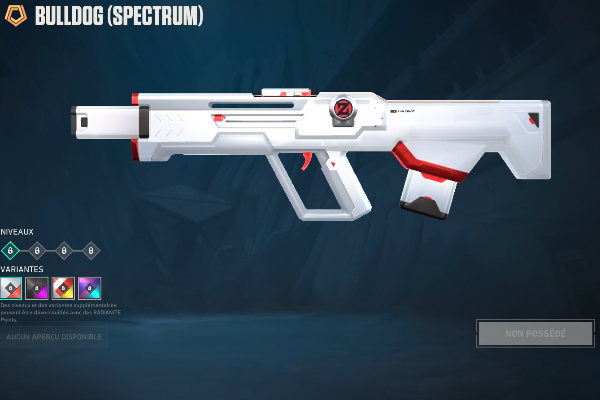Click the Non Possédé button
Screen dimensions: 600x400
pyautogui.click(x=535, y=333)
